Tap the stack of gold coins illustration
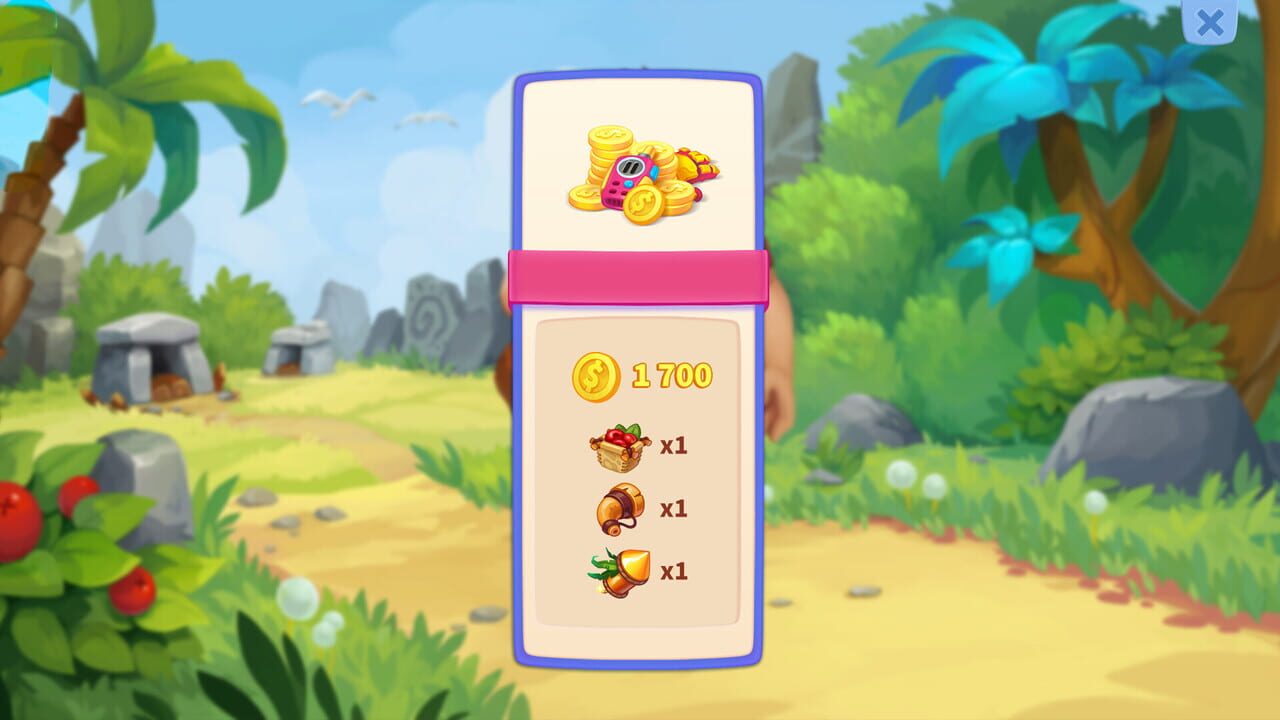The height and width of the screenshot is (720, 1280). 610,150
